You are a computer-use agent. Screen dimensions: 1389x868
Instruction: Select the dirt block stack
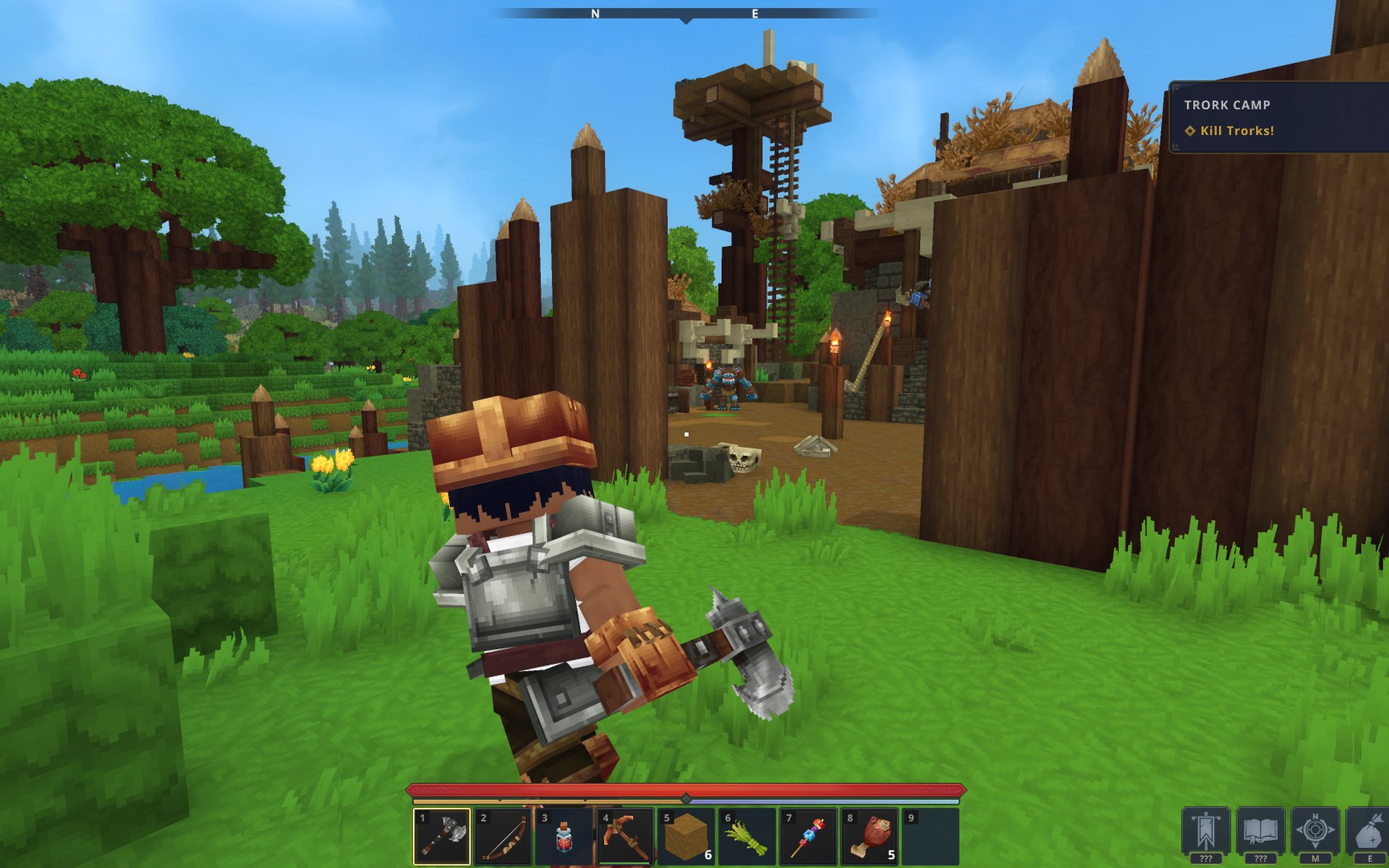(686, 836)
